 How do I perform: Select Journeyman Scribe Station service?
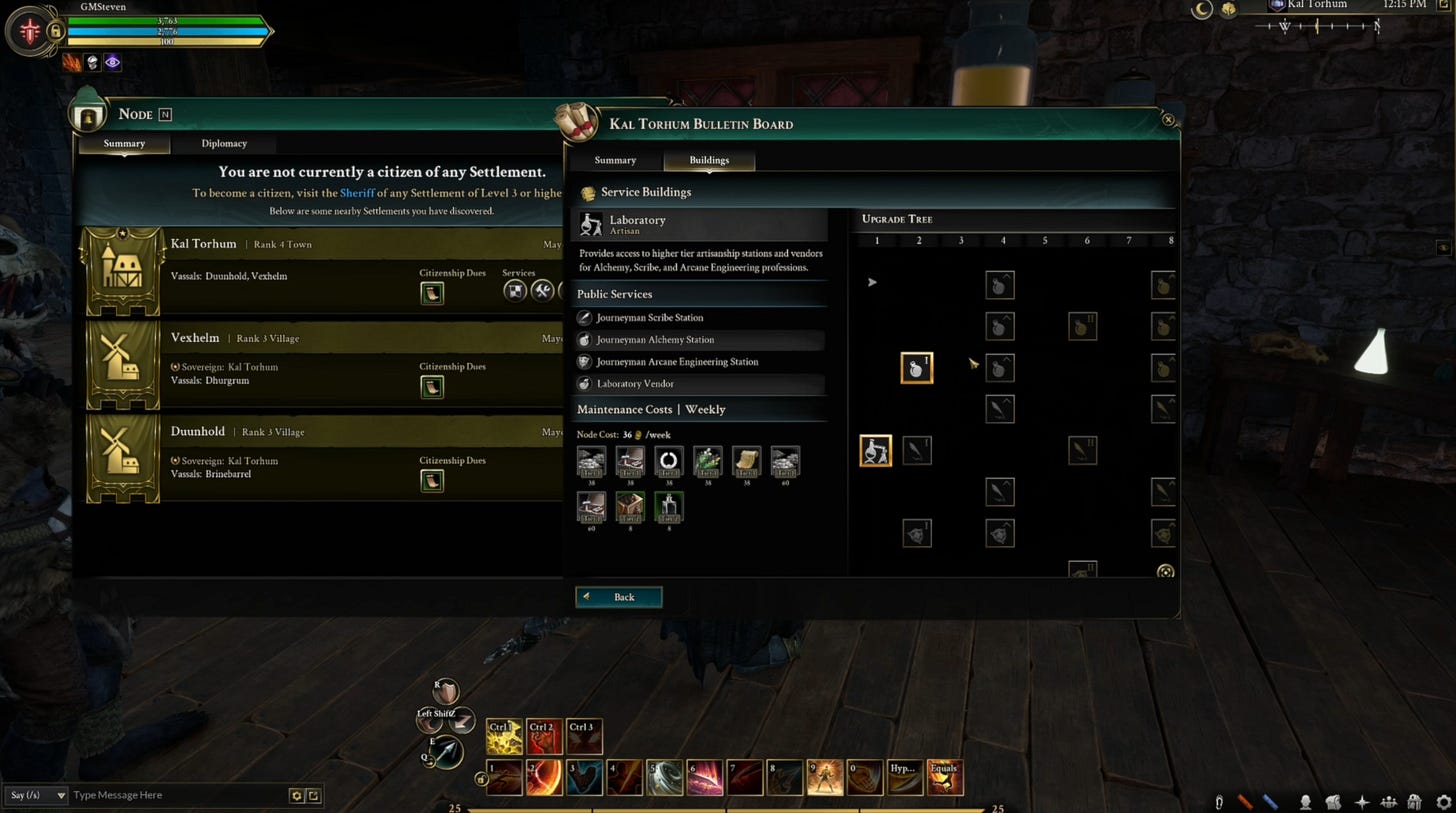click(650, 318)
